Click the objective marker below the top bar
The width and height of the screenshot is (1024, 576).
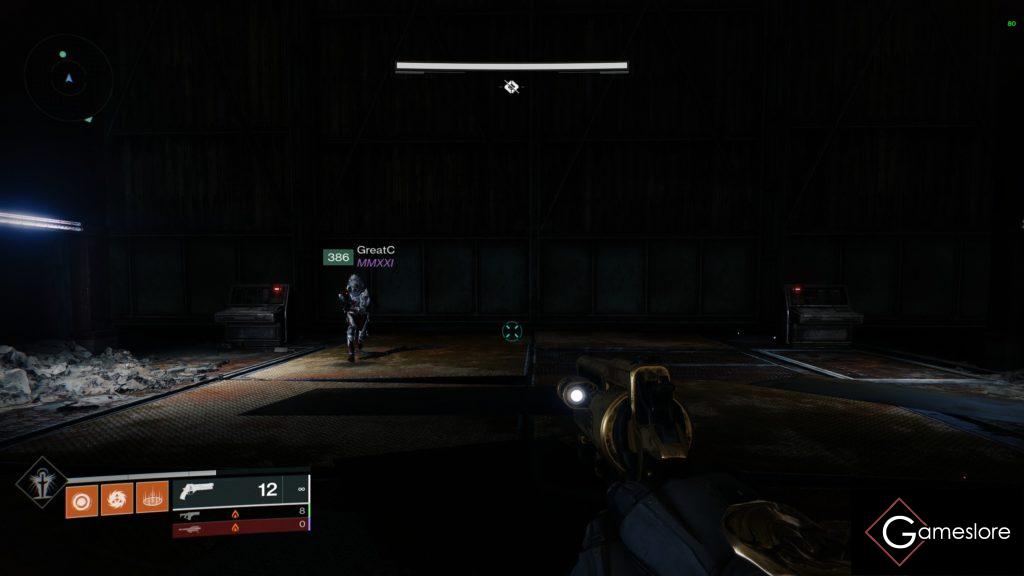point(511,88)
